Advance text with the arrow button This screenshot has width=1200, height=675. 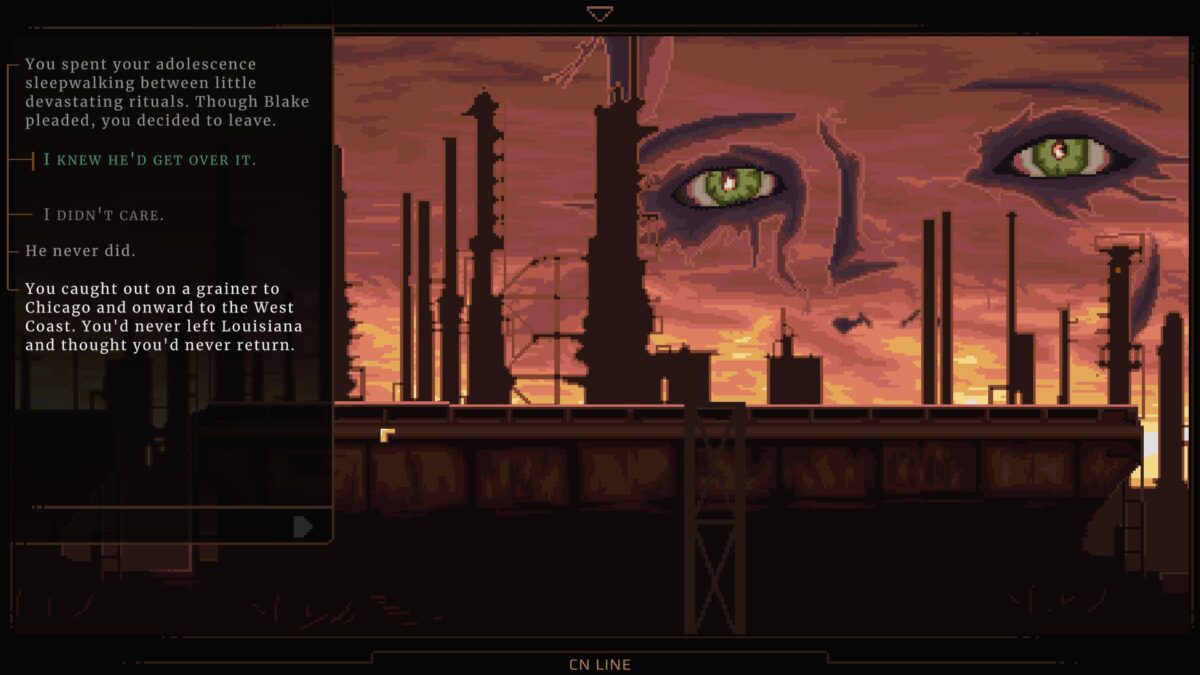tap(302, 527)
